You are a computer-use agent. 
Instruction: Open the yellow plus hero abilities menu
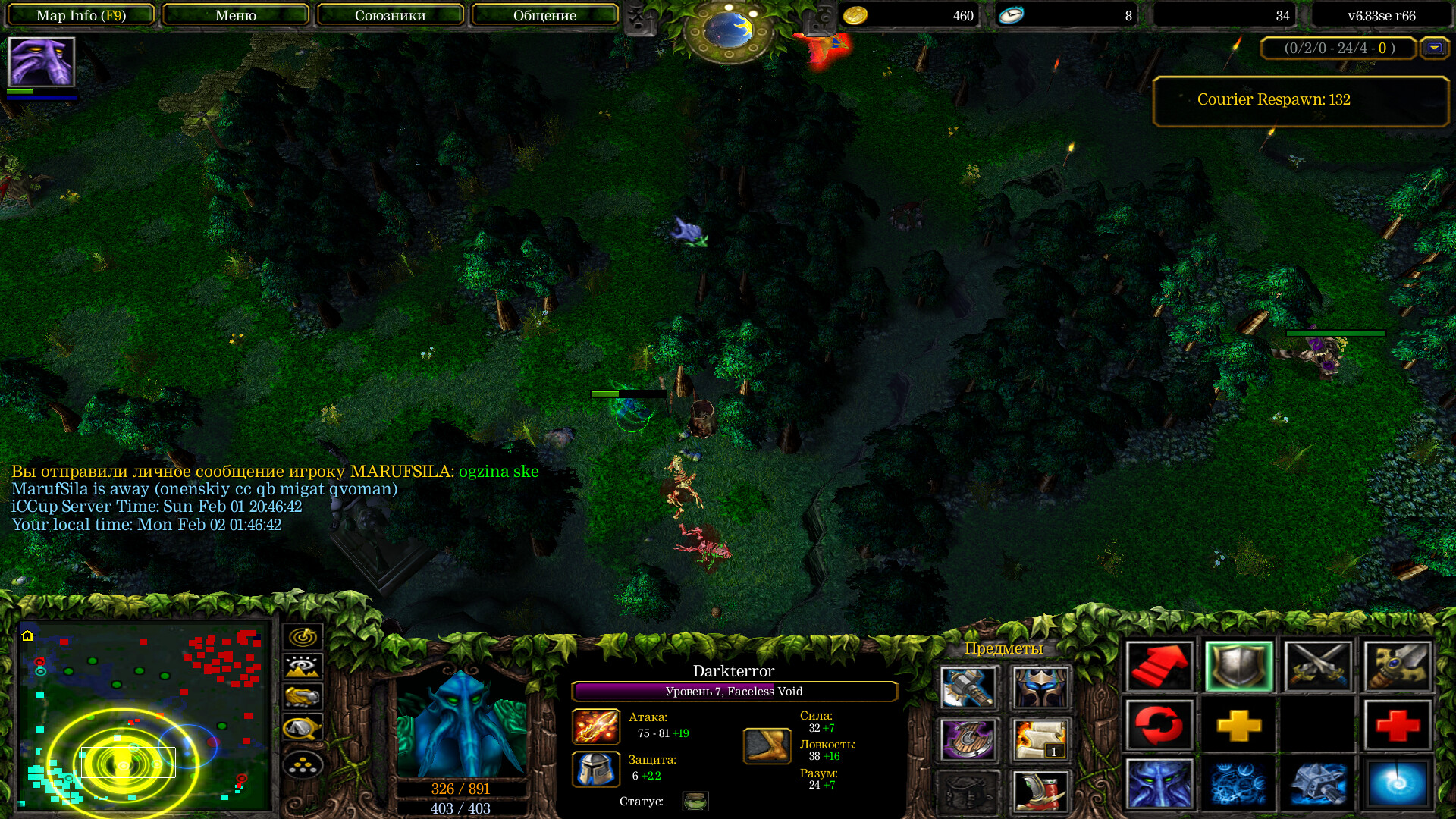[1238, 726]
